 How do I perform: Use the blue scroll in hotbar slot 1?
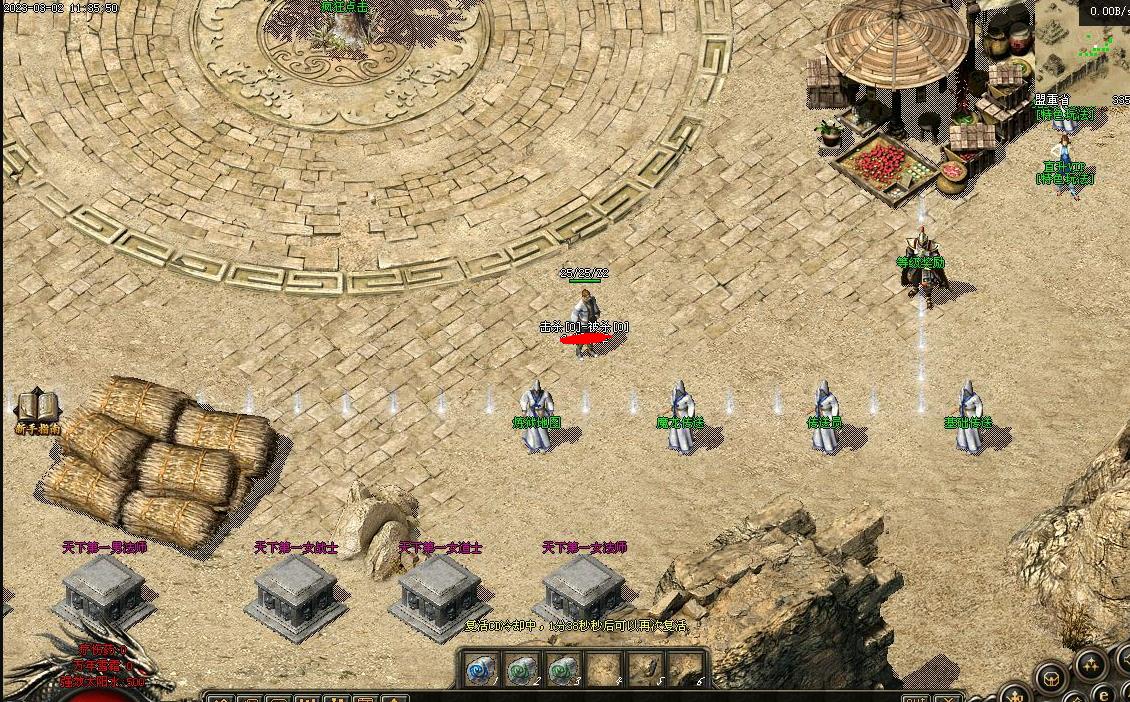pos(481,667)
